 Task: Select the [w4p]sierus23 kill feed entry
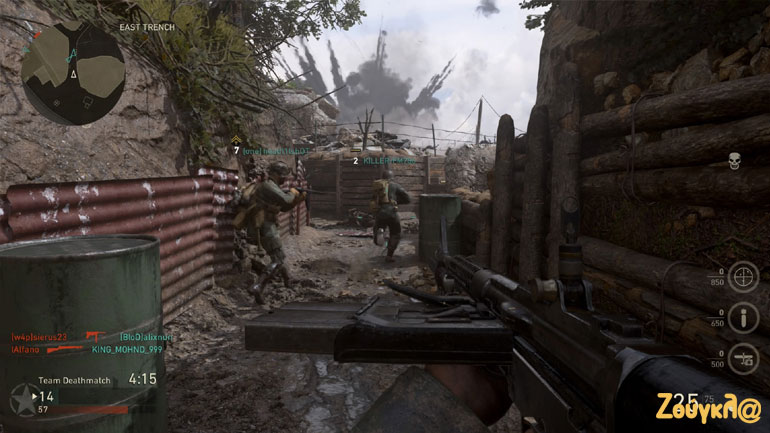tap(40, 337)
